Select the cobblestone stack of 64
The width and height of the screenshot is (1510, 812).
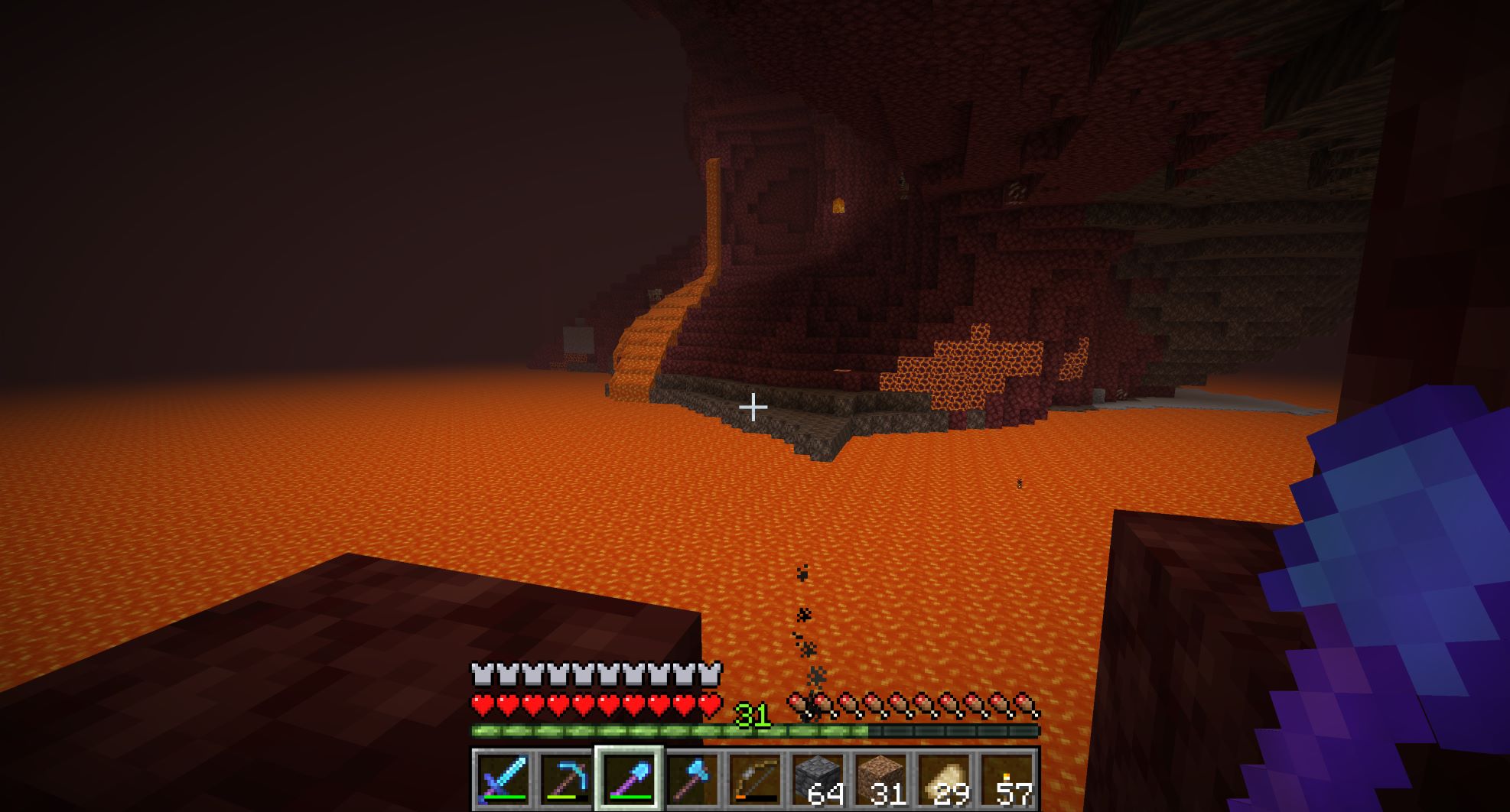(818, 779)
